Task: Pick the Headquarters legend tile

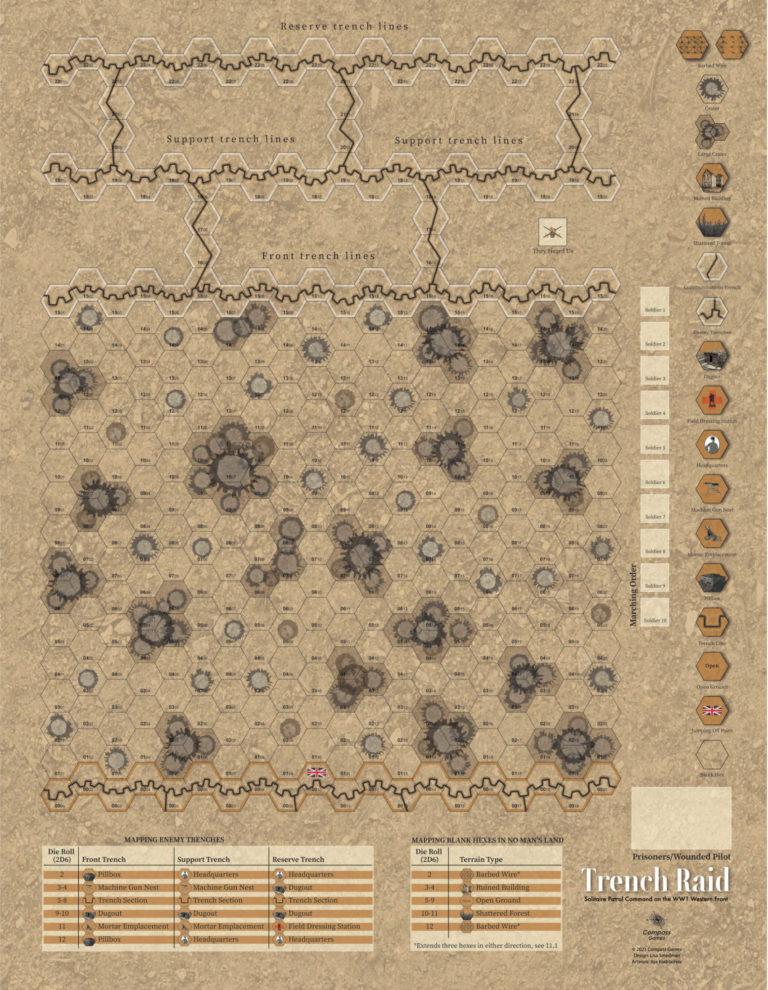Action: [x=713, y=443]
